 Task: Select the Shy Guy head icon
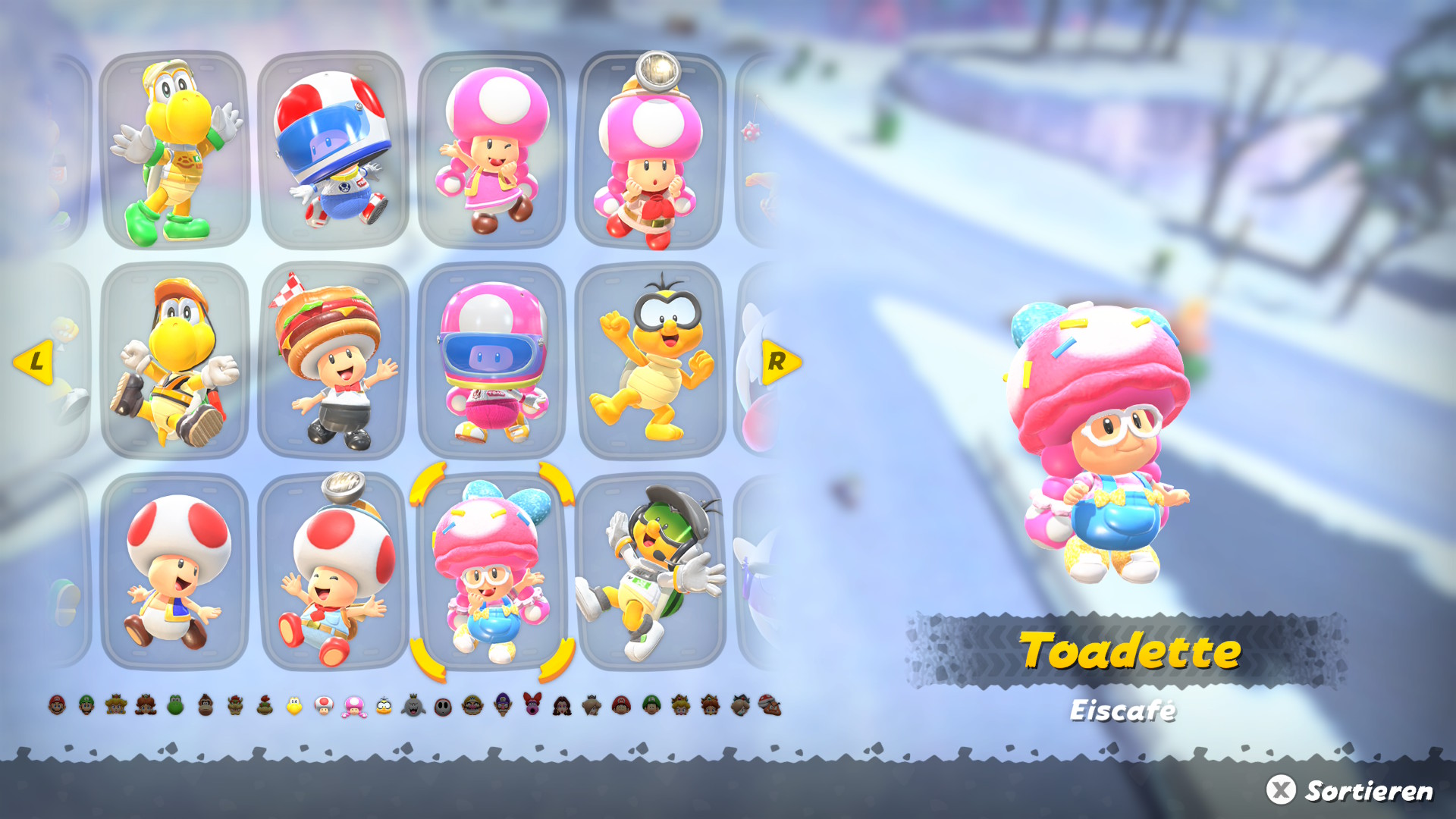click(x=443, y=707)
